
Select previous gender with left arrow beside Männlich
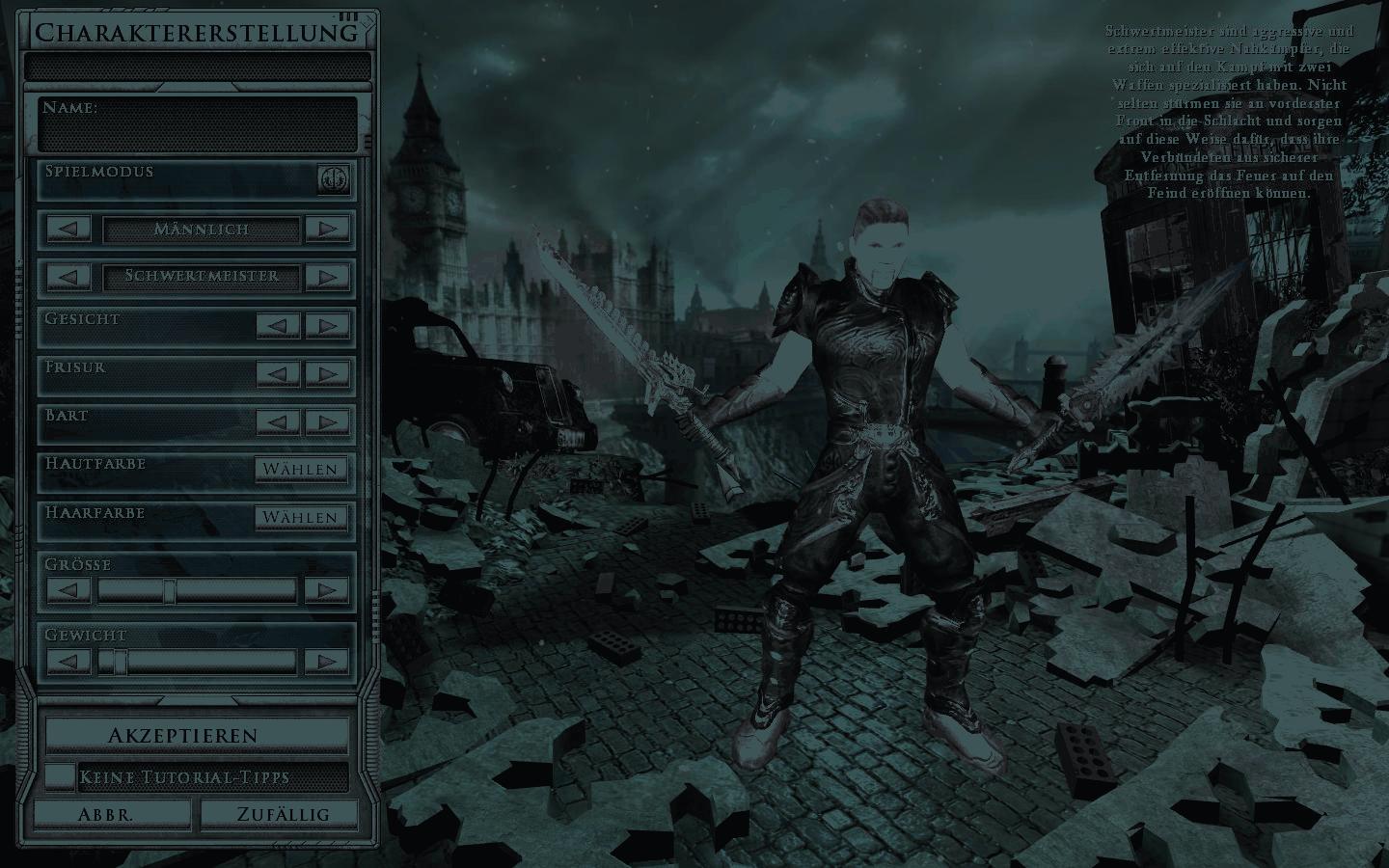point(68,230)
